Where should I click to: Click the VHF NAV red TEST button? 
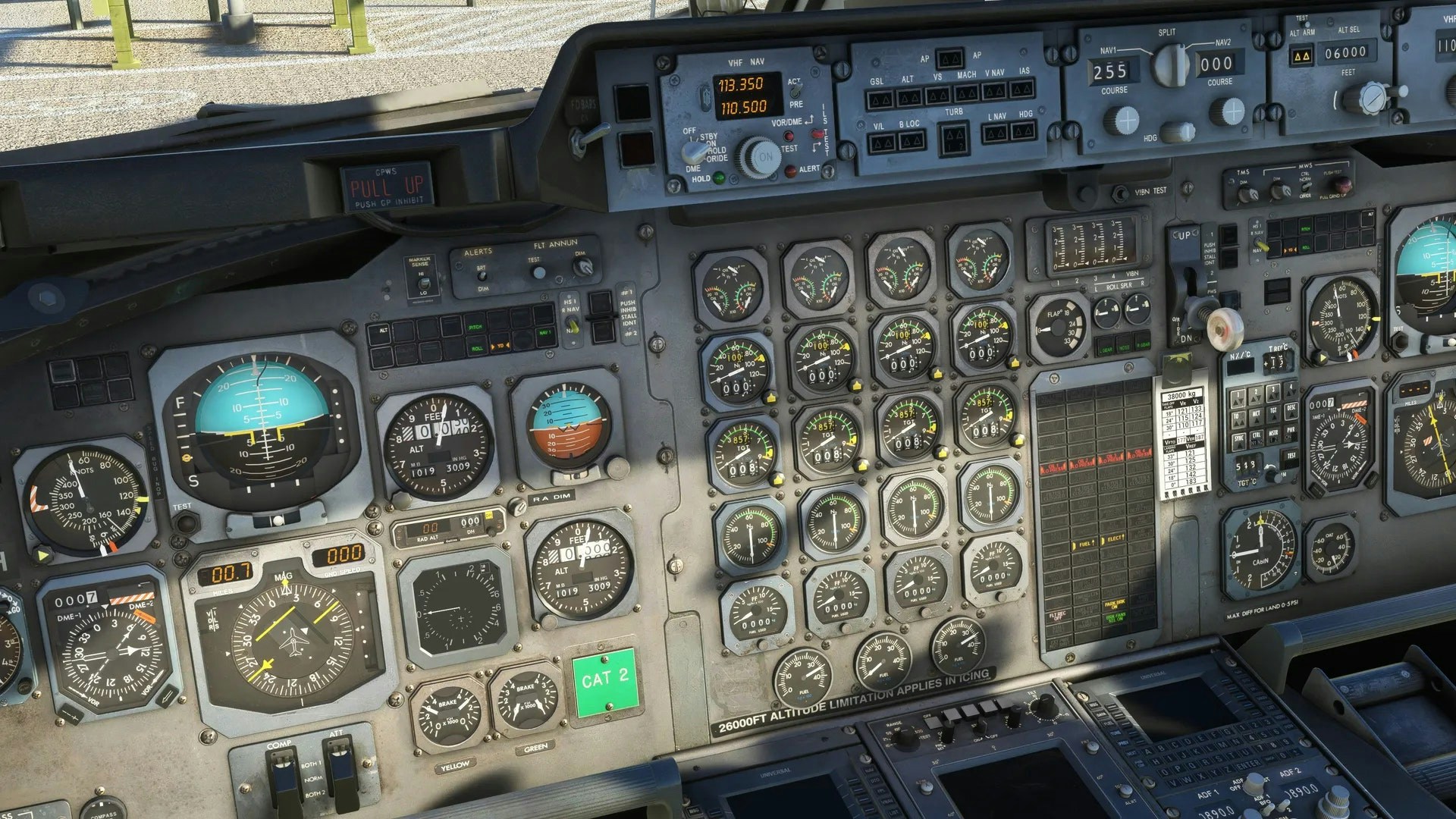[x=789, y=137]
